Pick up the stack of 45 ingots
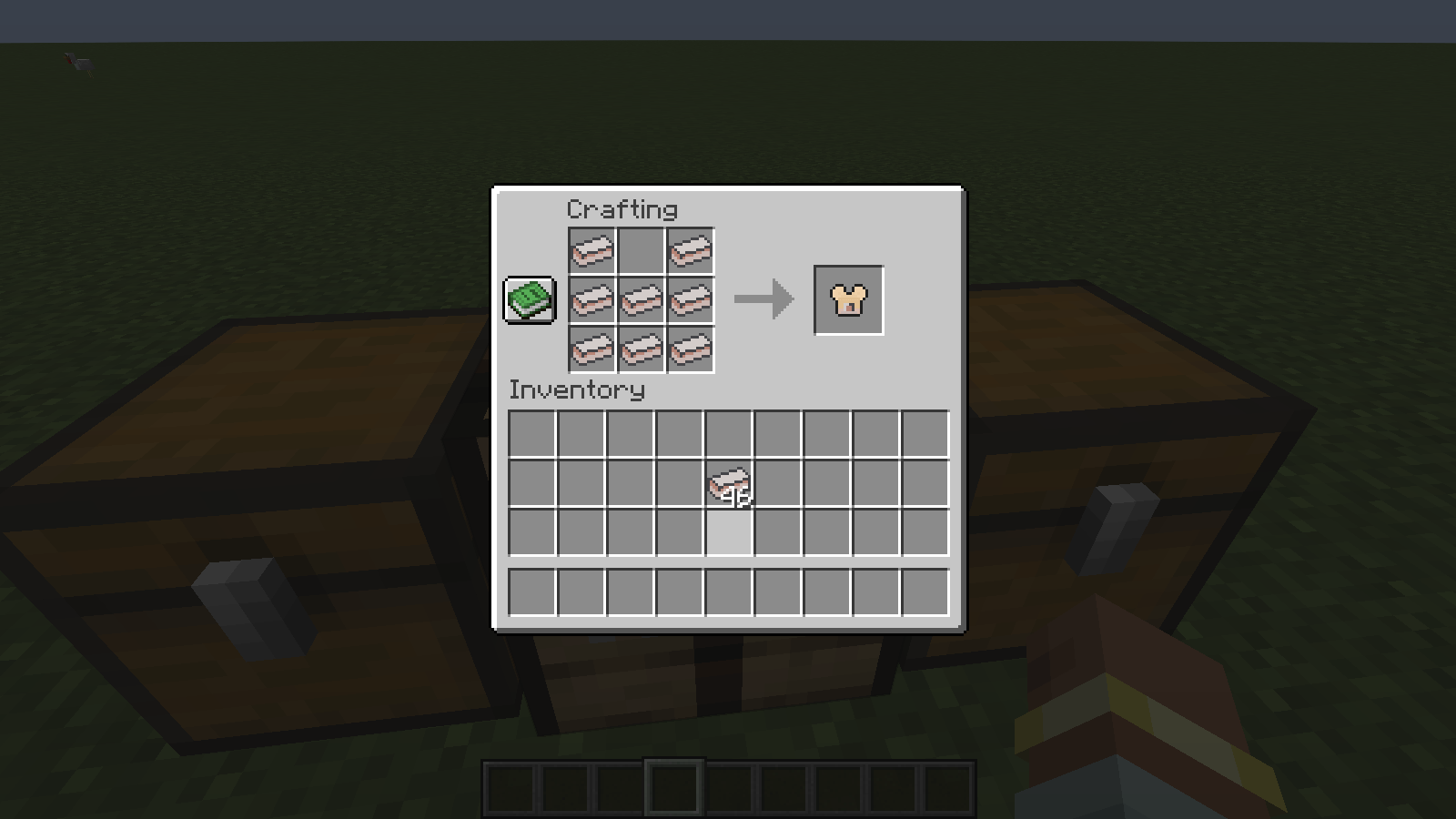The image size is (1456, 819). 730,483
